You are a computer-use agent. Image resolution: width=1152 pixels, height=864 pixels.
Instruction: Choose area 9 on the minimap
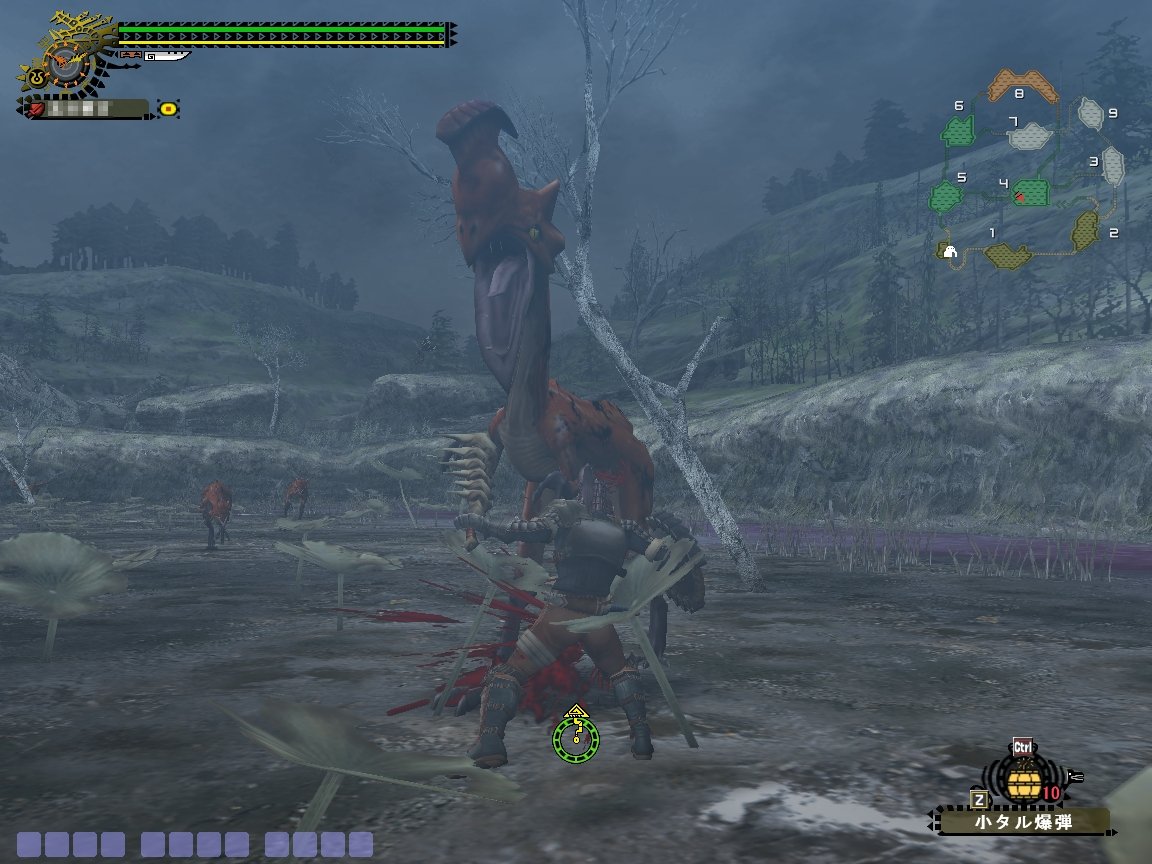tap(1091, 114)
